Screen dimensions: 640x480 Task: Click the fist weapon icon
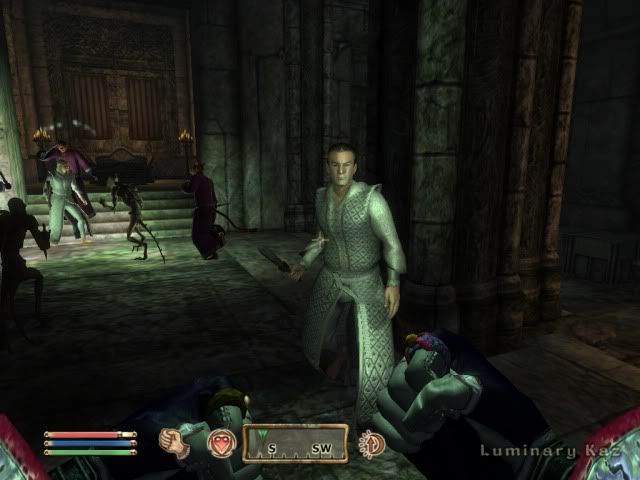175,443
